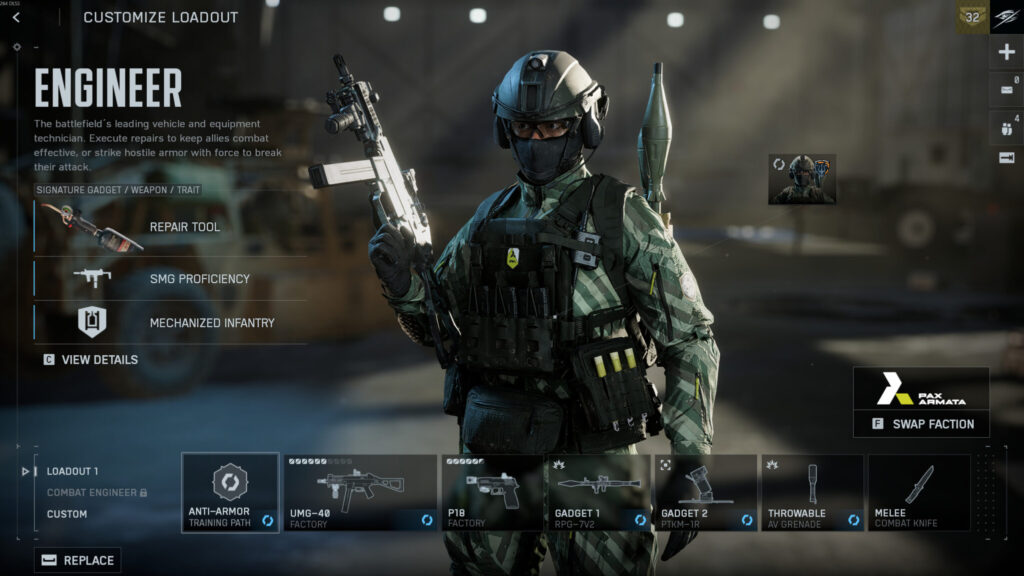Viewport: 1024px width, 576px height.
Task: Choose the locked Combat Engineer loadout
Action: (96, 493)
